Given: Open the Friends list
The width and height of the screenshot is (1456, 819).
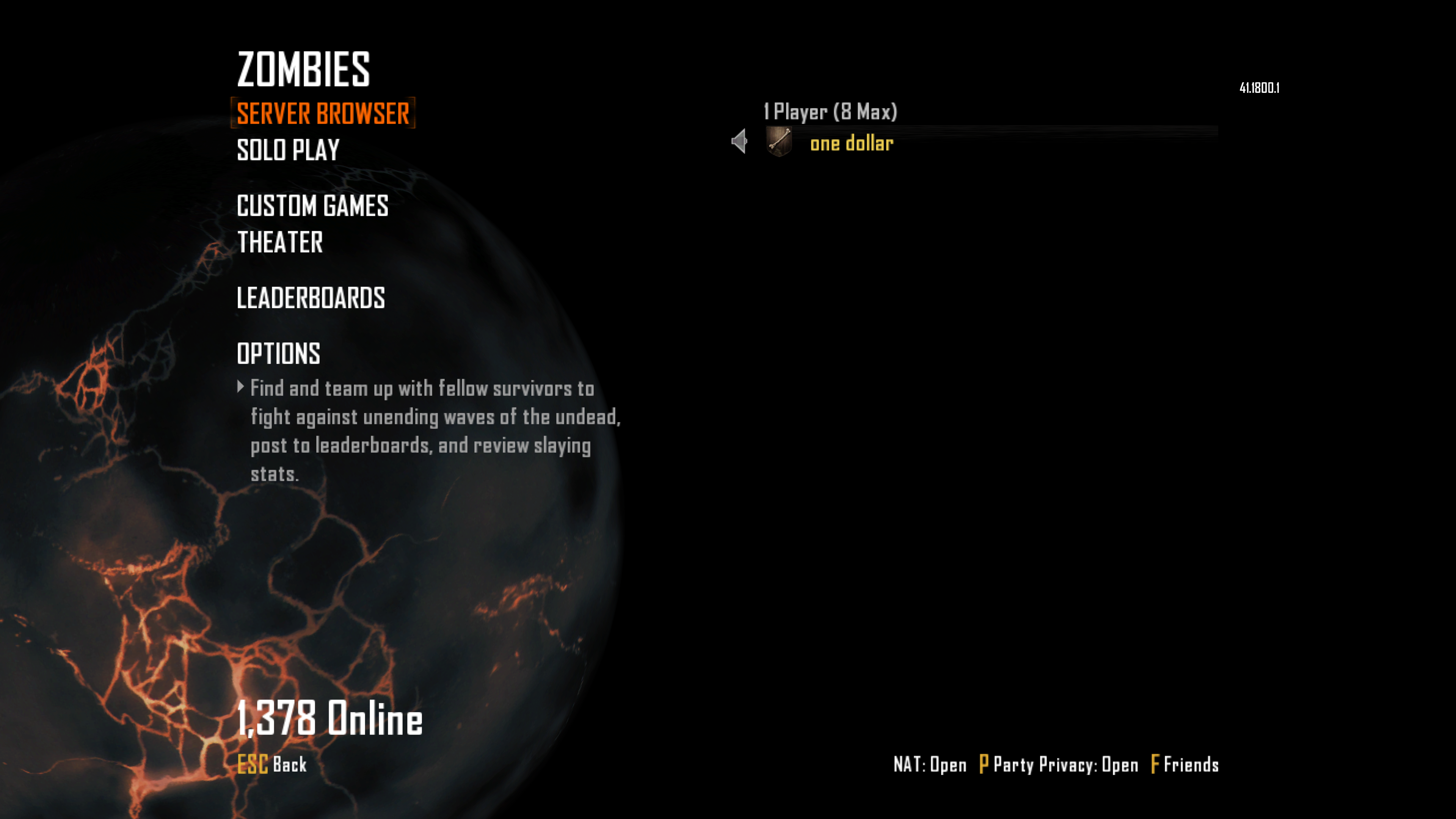Looking at the screenshot, I should (x=1185, y=765).
